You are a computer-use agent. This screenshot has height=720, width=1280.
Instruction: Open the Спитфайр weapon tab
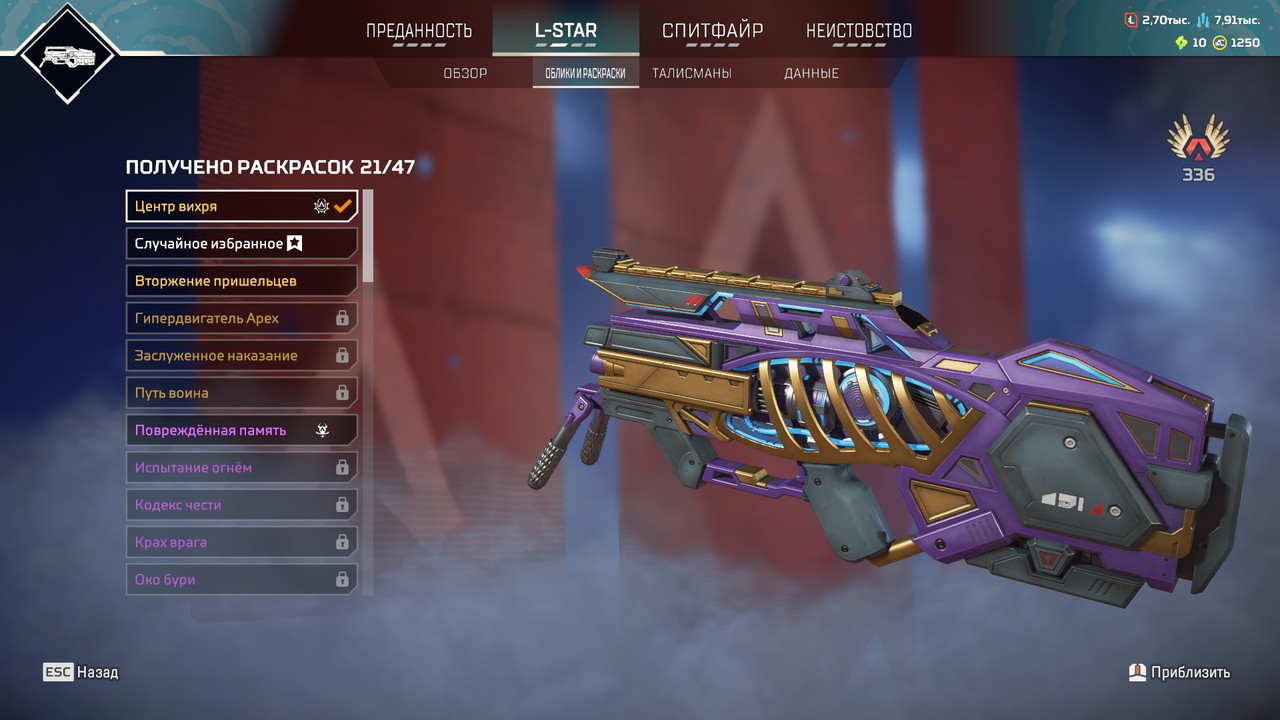point(712,30)
